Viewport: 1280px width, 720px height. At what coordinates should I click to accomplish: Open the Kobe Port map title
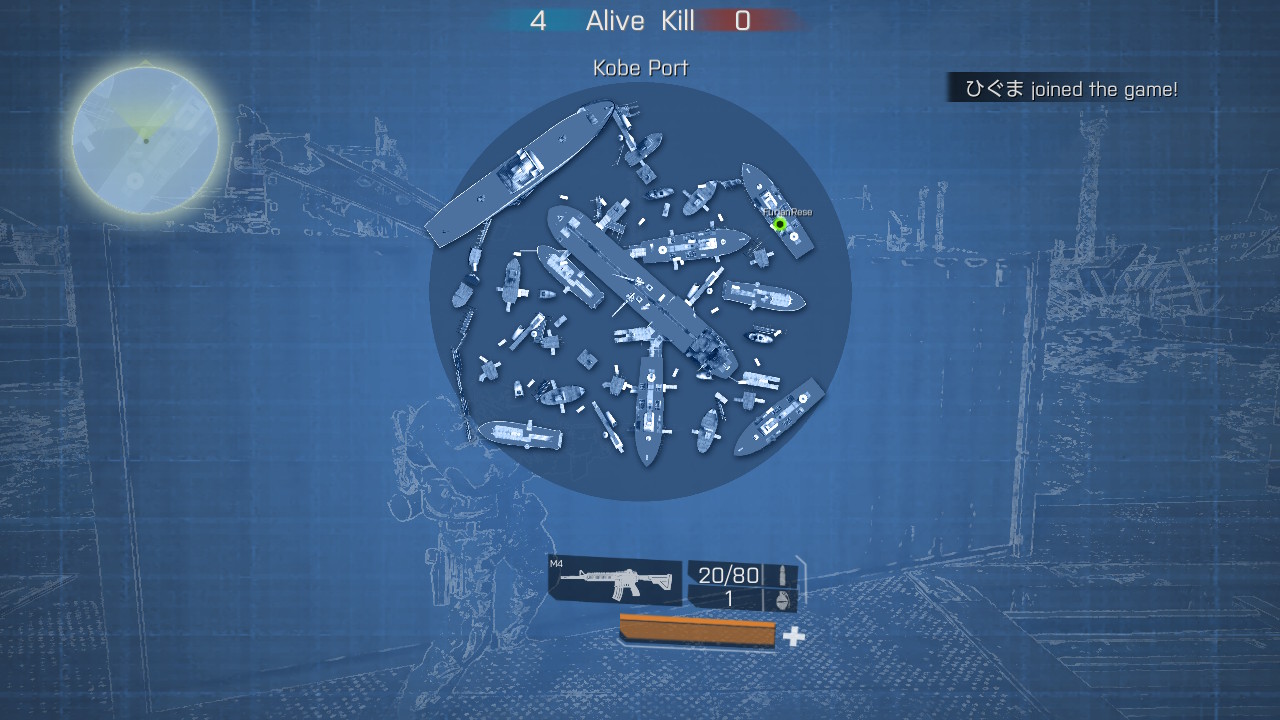tap(640, 68)
